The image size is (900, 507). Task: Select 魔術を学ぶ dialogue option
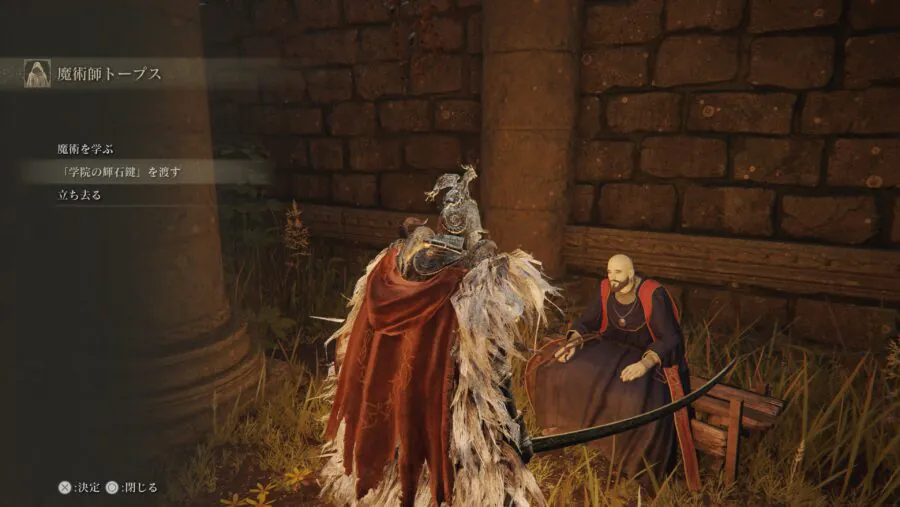pyautogui.click(x=85, y=149)
